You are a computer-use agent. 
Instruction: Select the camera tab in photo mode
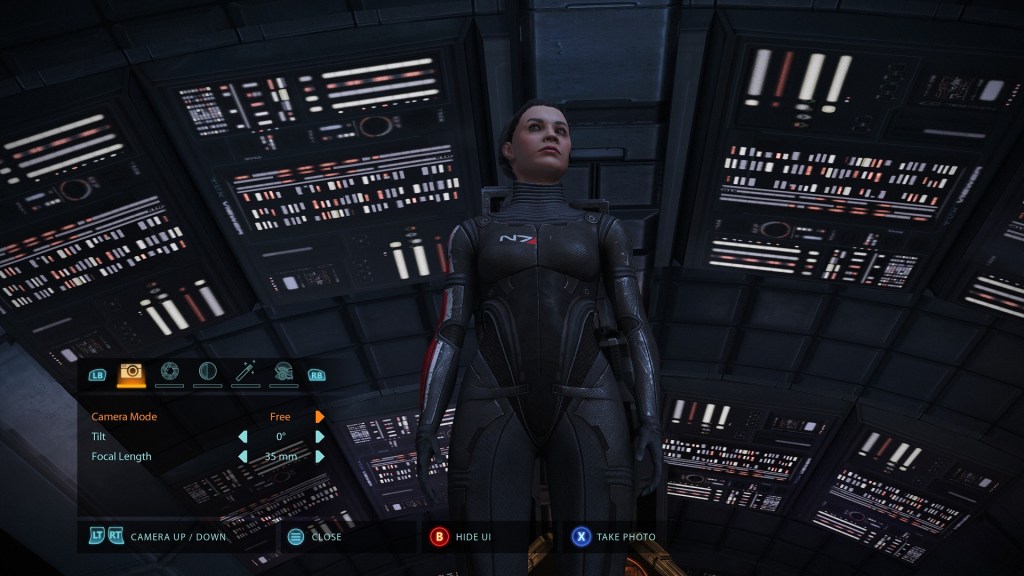131,373
